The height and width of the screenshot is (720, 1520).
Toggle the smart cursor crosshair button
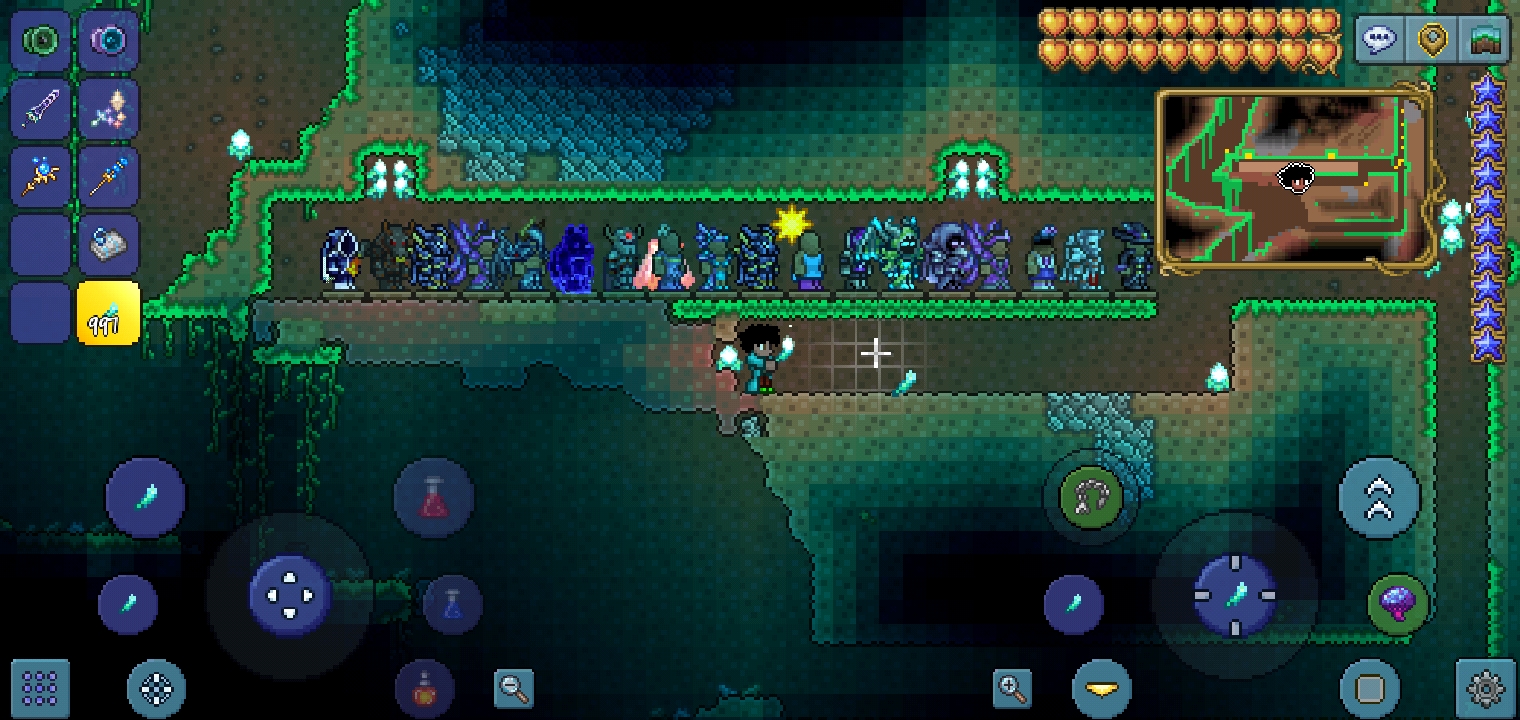(x=157, y=688)
